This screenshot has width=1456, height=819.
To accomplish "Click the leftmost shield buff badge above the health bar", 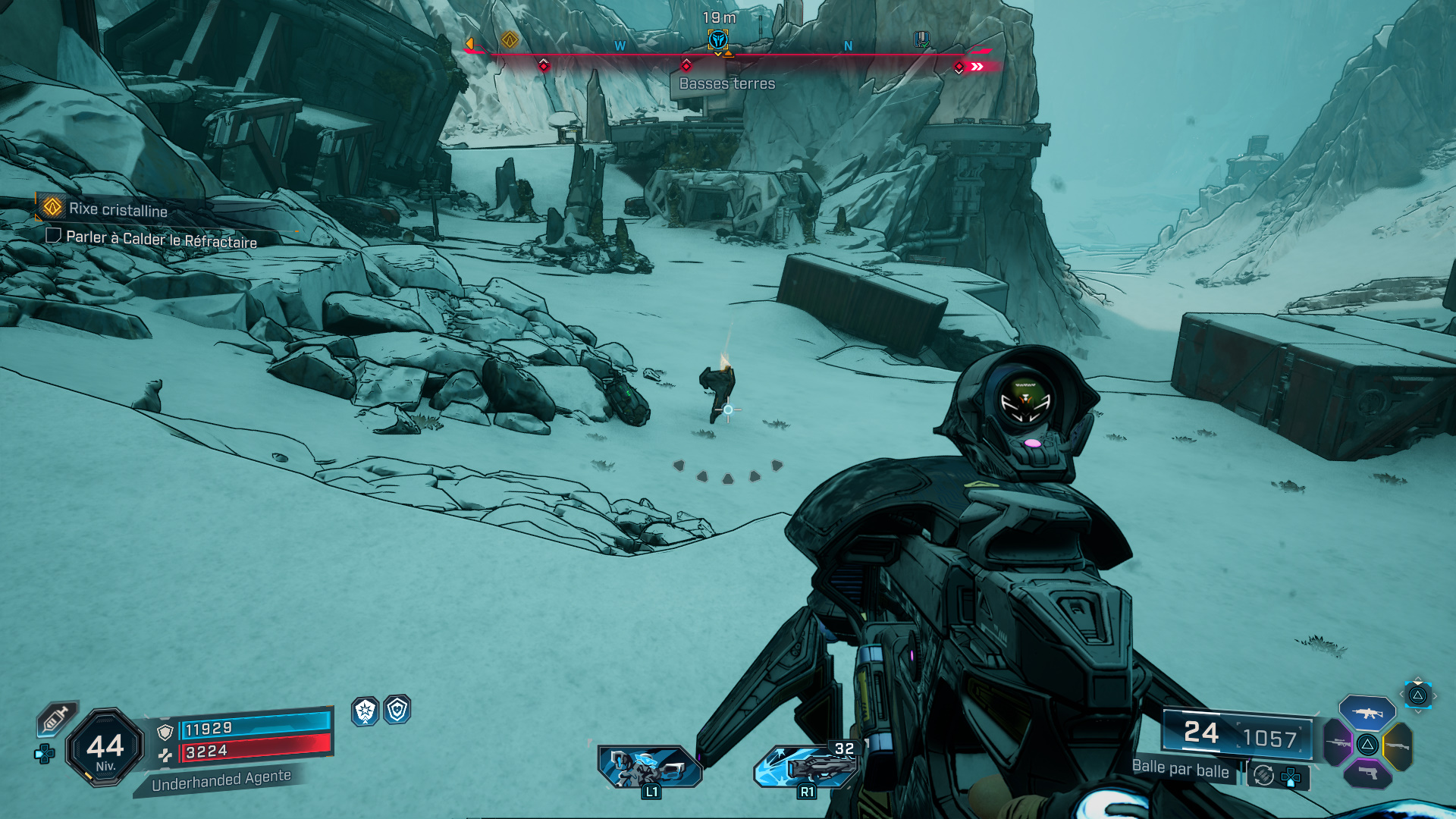I will pos(365,713).
